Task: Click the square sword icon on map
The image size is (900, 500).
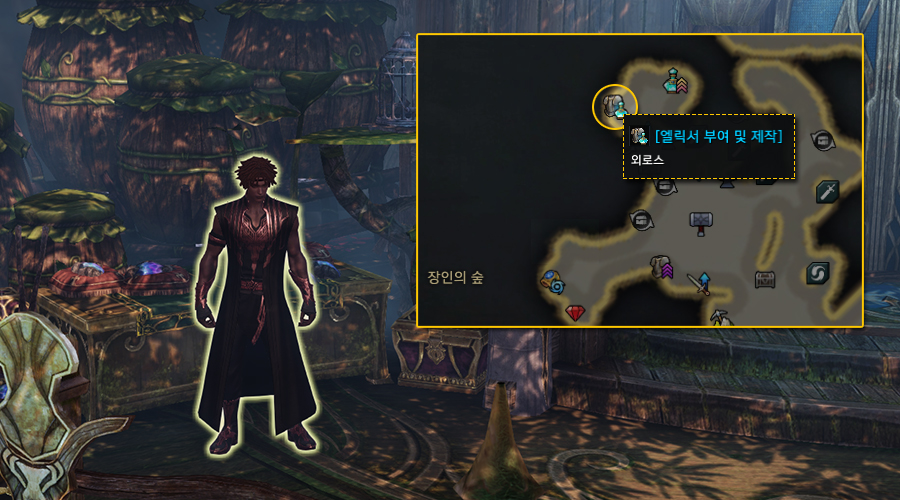Action: click(826, 191)
